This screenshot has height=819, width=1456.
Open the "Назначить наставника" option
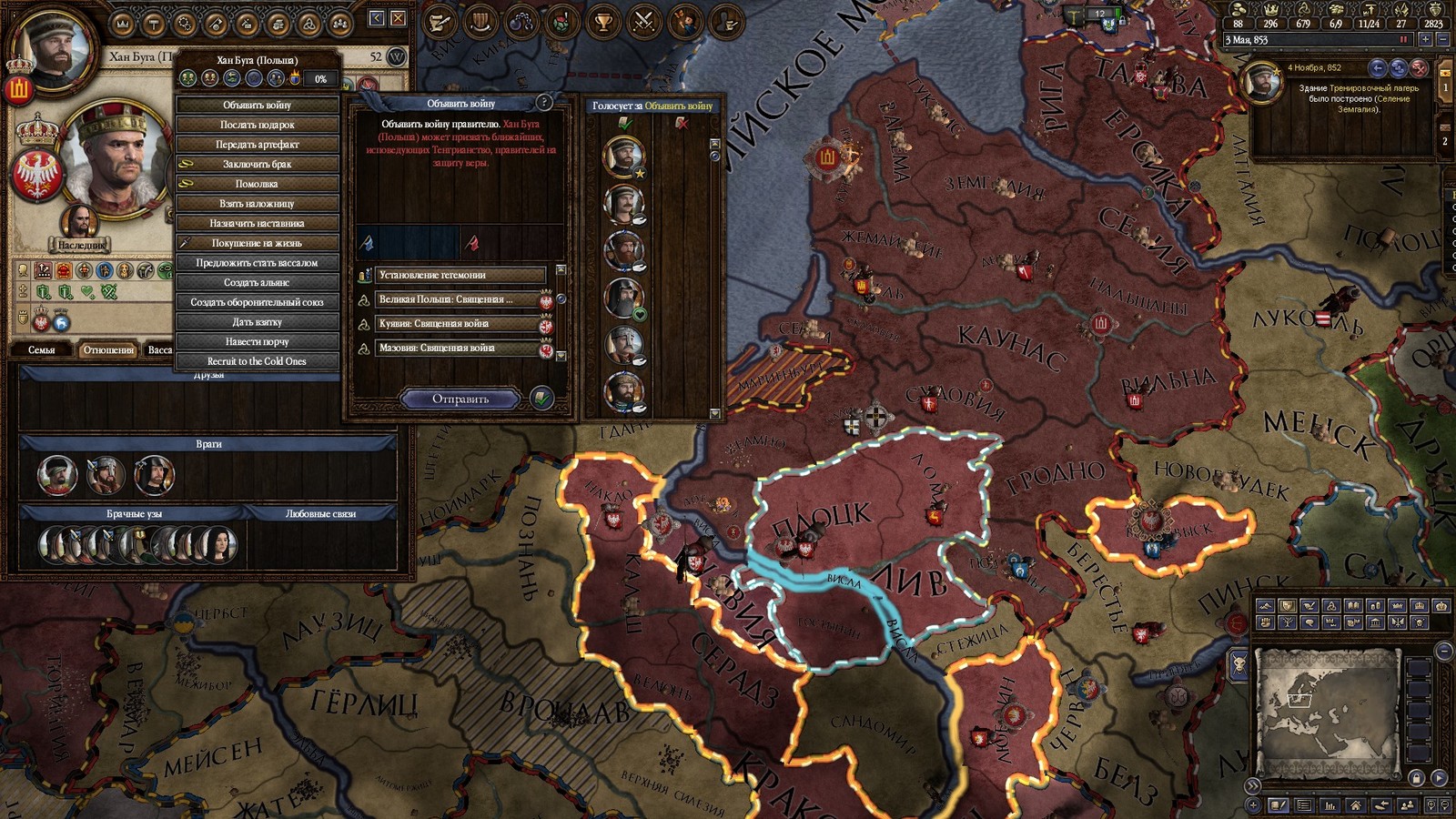point(258,223)
